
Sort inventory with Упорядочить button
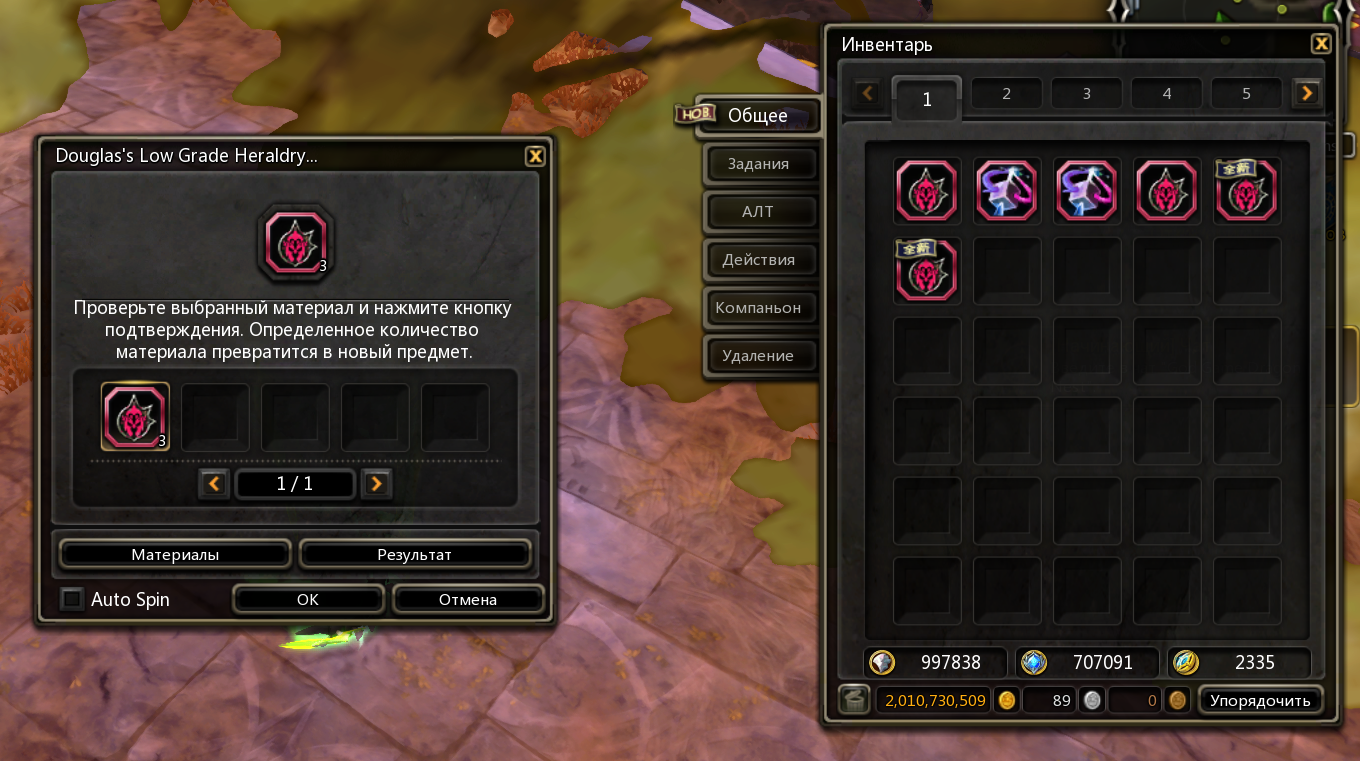click(x=1260, y=700)
